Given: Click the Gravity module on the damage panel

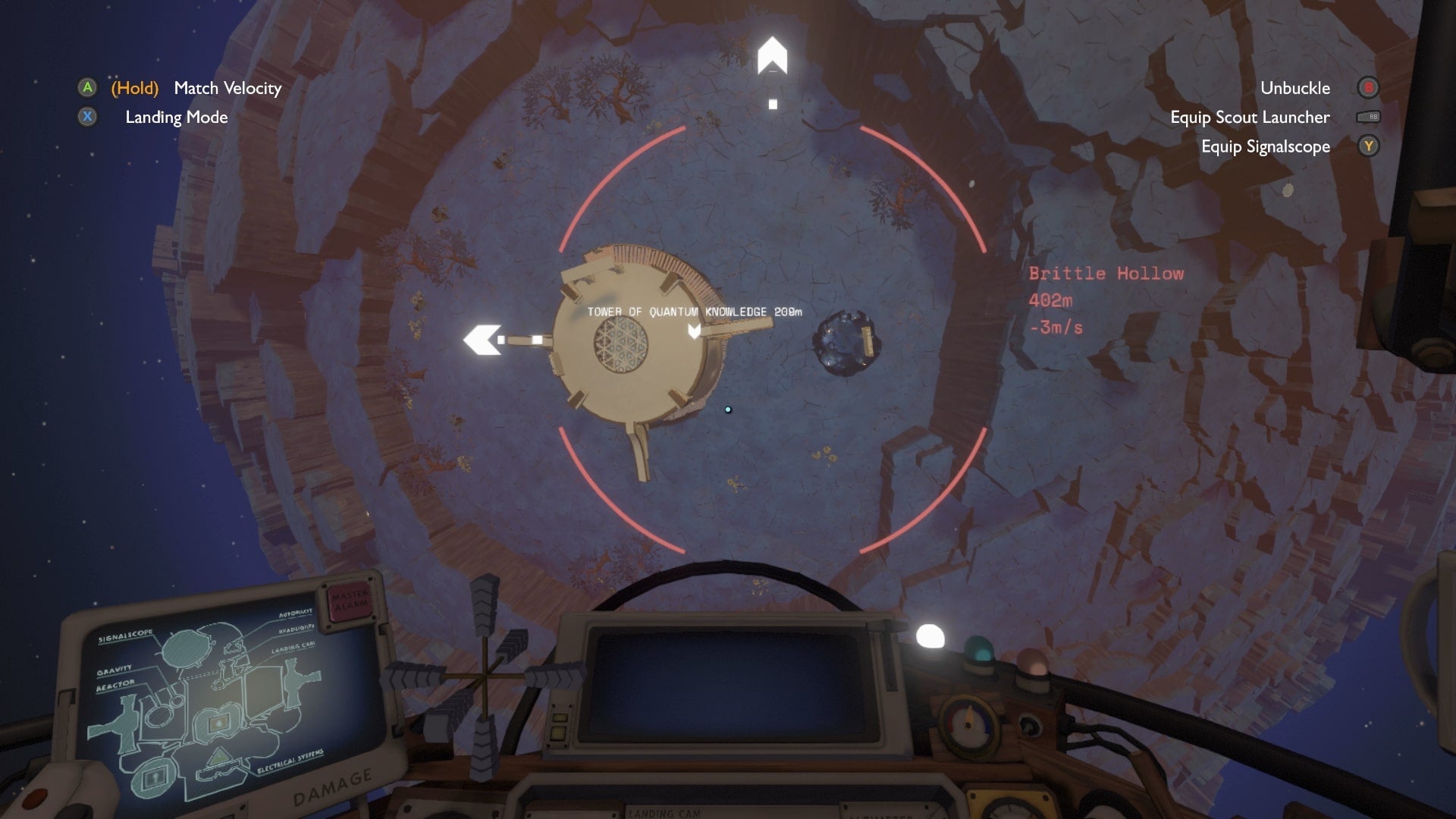Looking at the screenshot, I should 114,670.
